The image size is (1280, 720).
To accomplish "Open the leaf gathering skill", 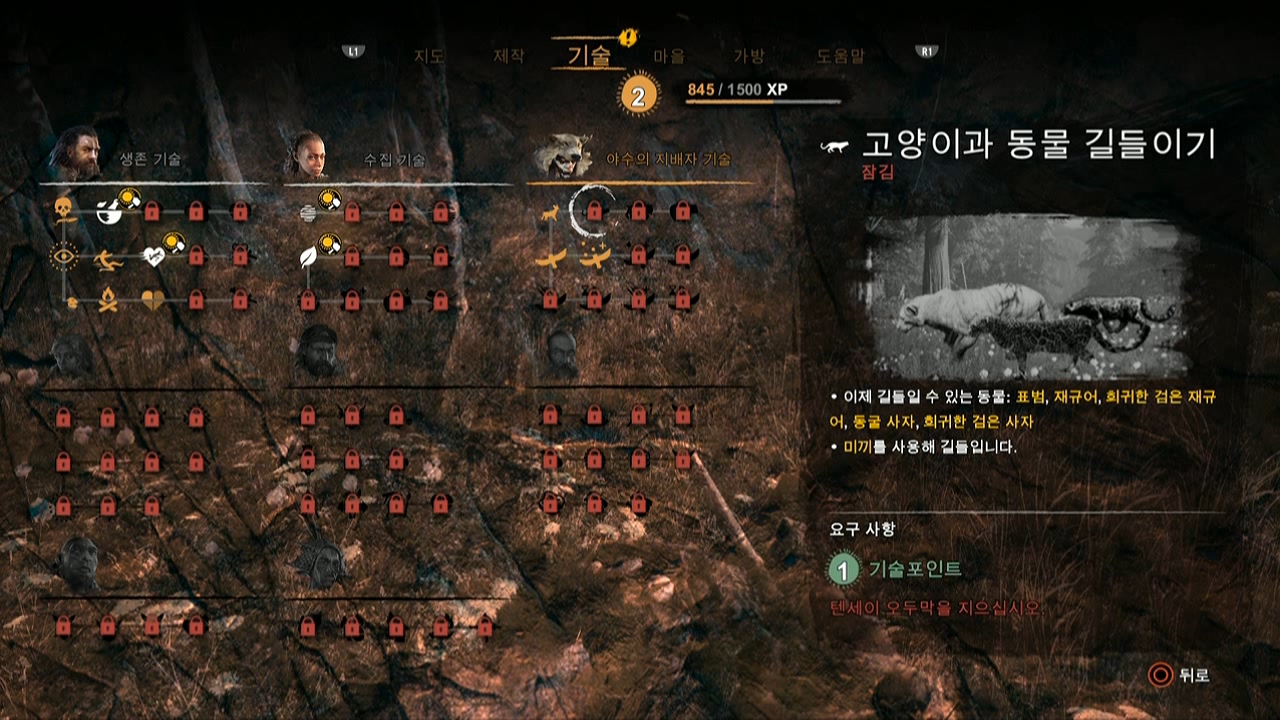I will click(306, 258).
